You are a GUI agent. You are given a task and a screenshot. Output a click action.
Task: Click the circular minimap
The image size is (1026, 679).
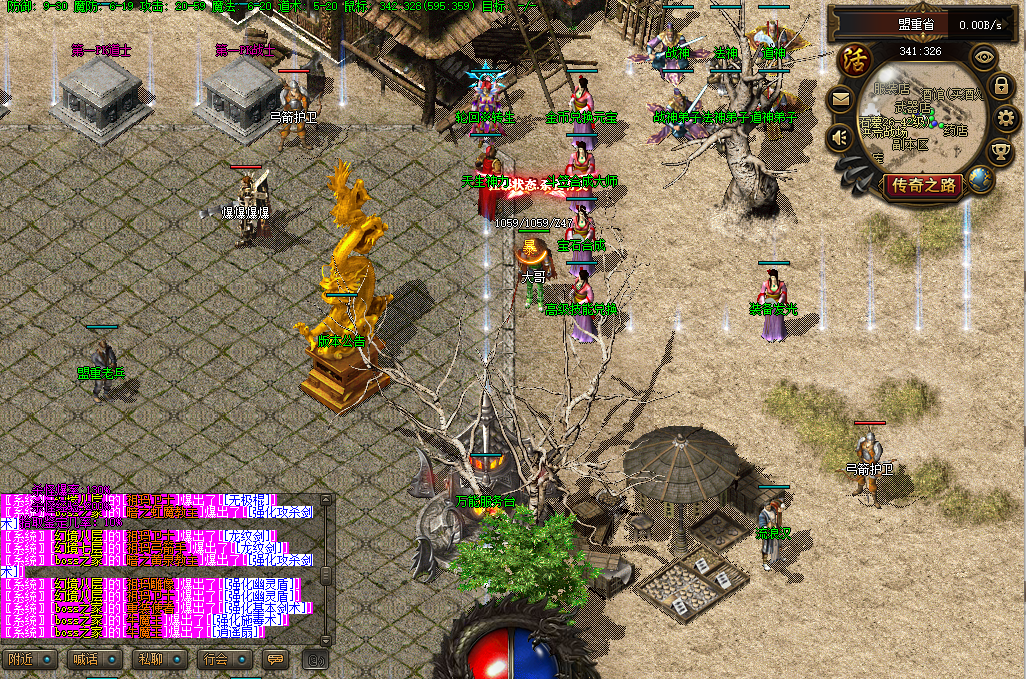[922, 120]
